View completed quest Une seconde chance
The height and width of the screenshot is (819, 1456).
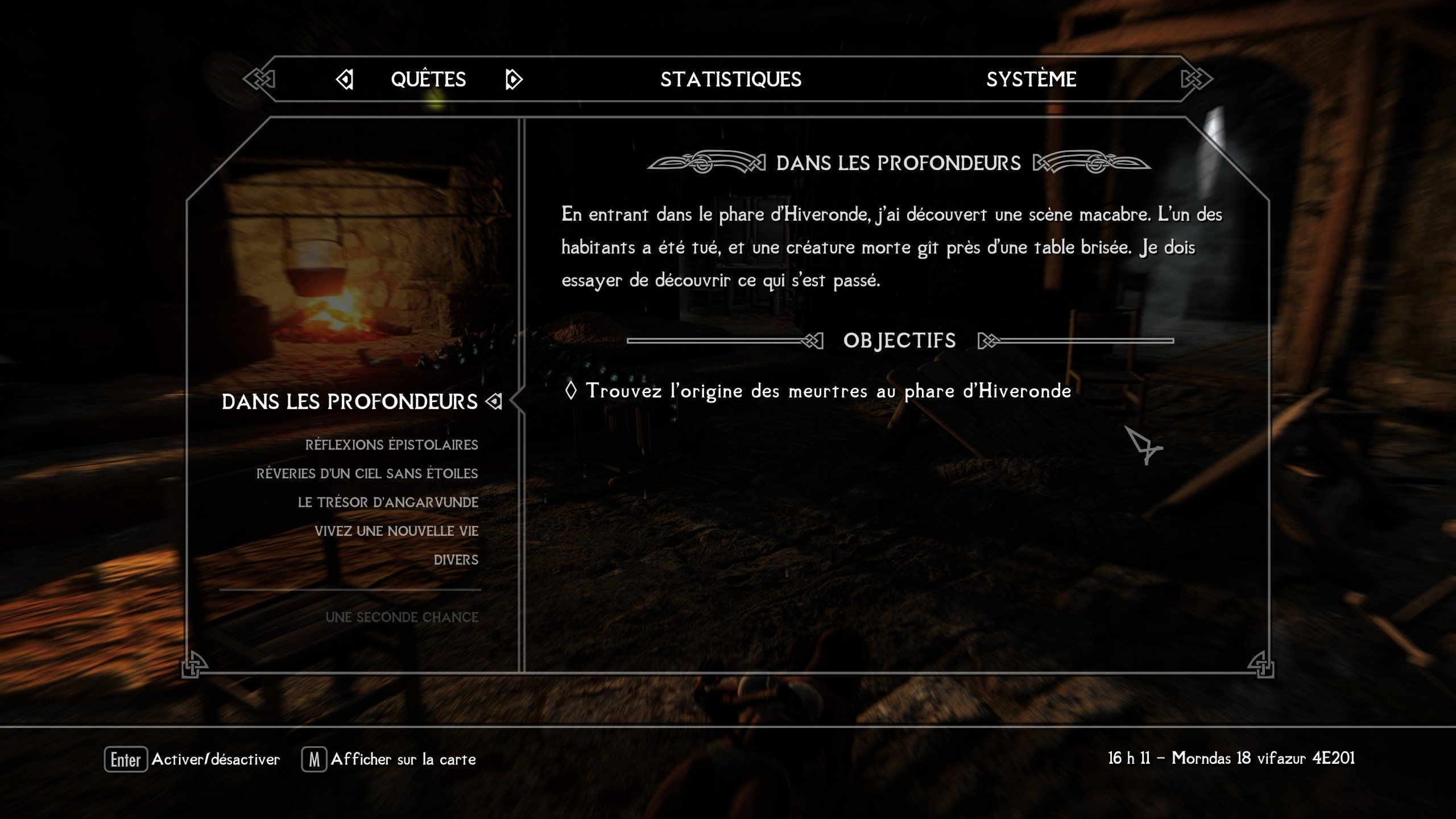click(402, 617)
